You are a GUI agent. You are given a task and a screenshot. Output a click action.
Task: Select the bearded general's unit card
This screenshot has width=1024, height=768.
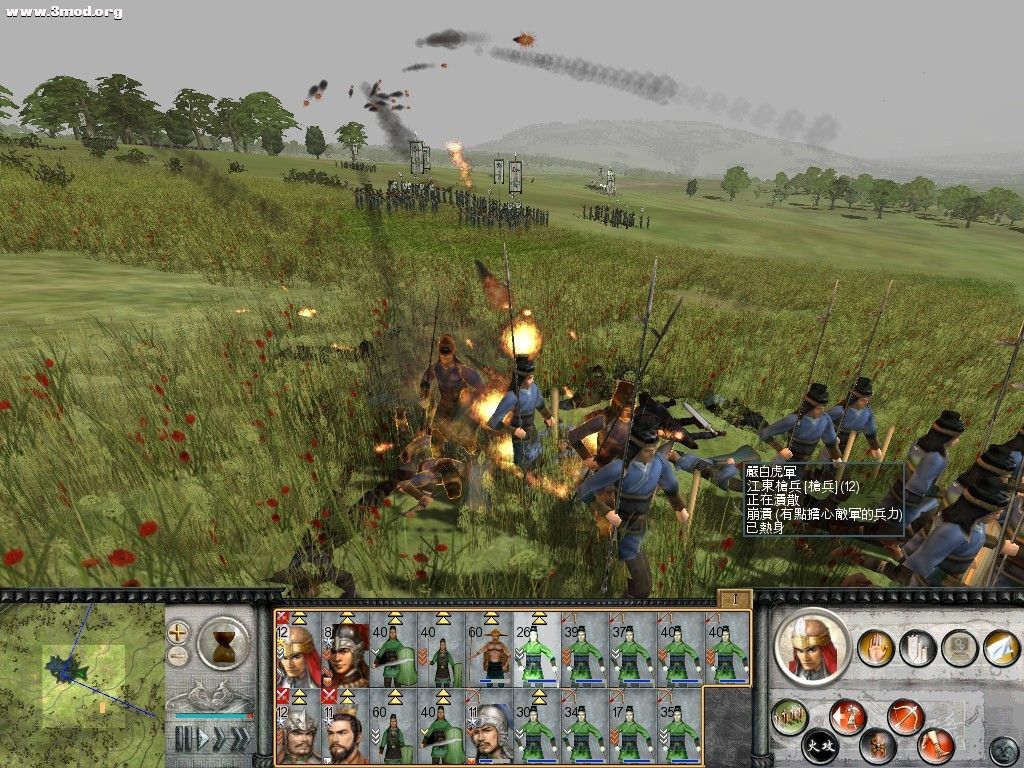coord(345,727)
